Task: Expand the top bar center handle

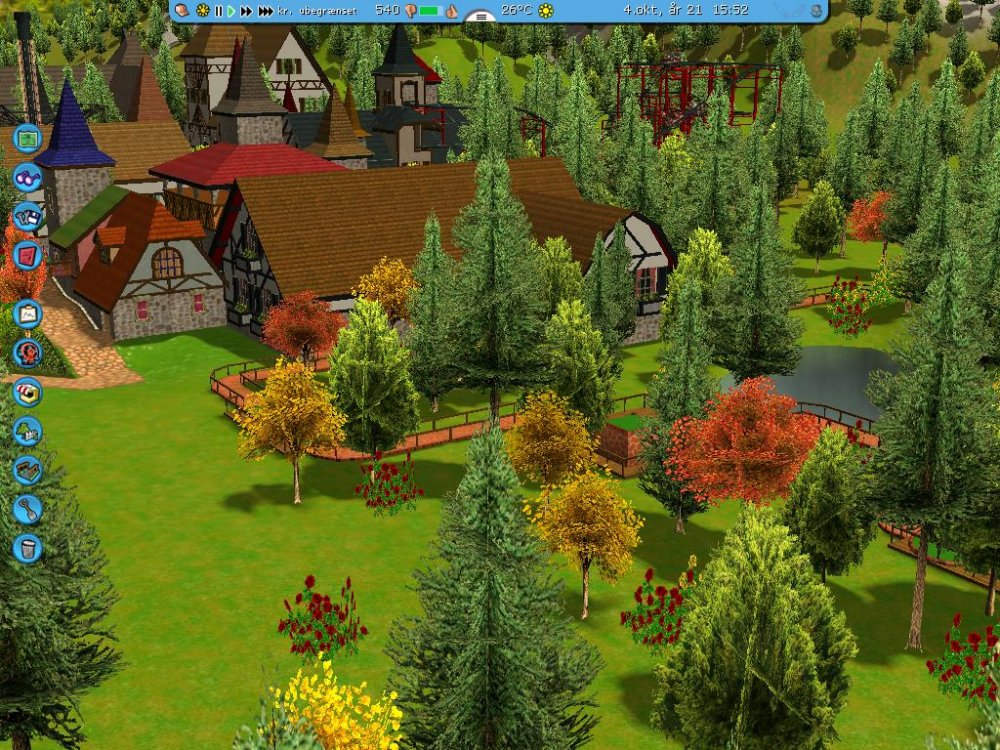Action: 481,17
